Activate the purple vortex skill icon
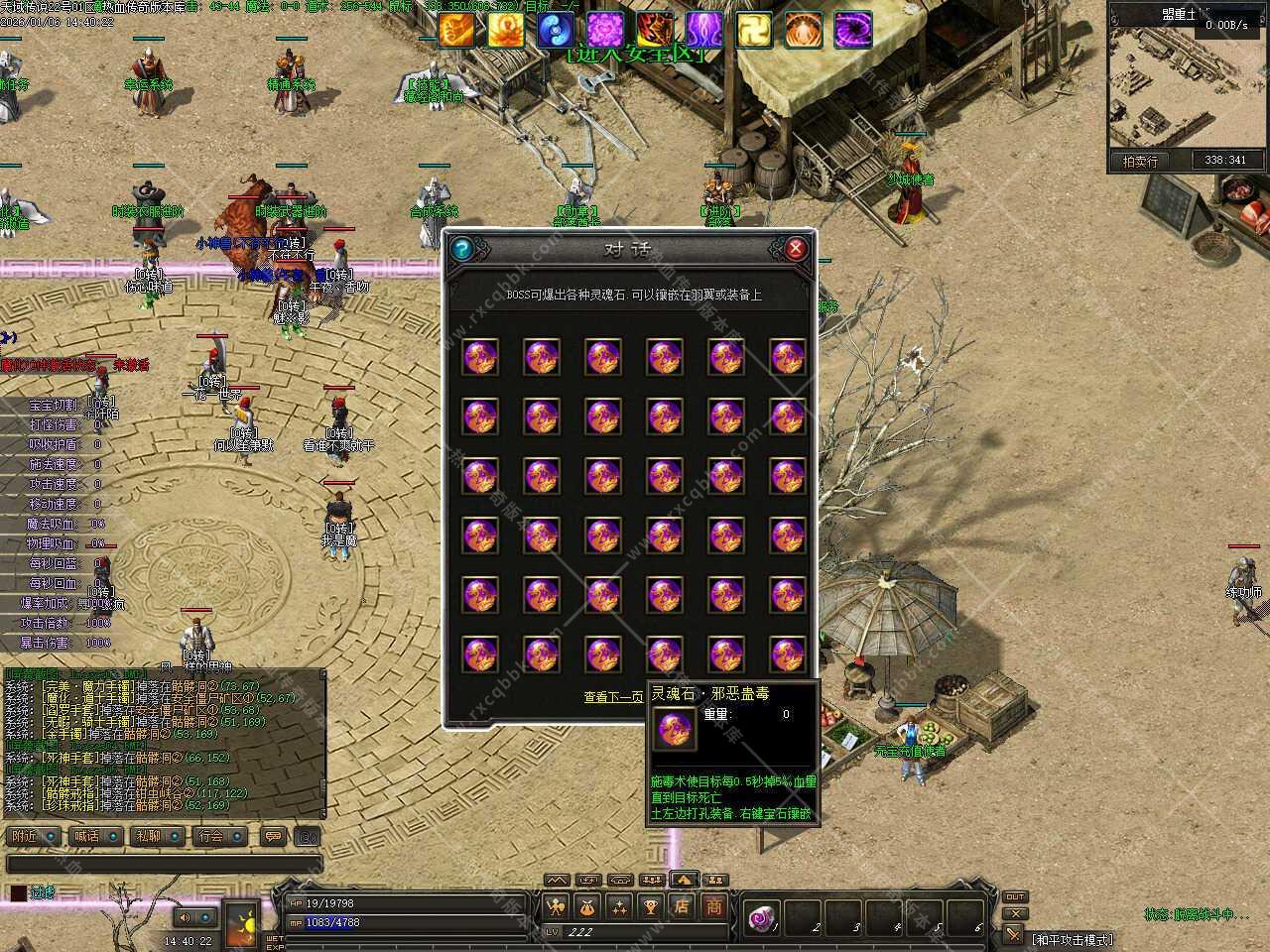 pos(853,31)
